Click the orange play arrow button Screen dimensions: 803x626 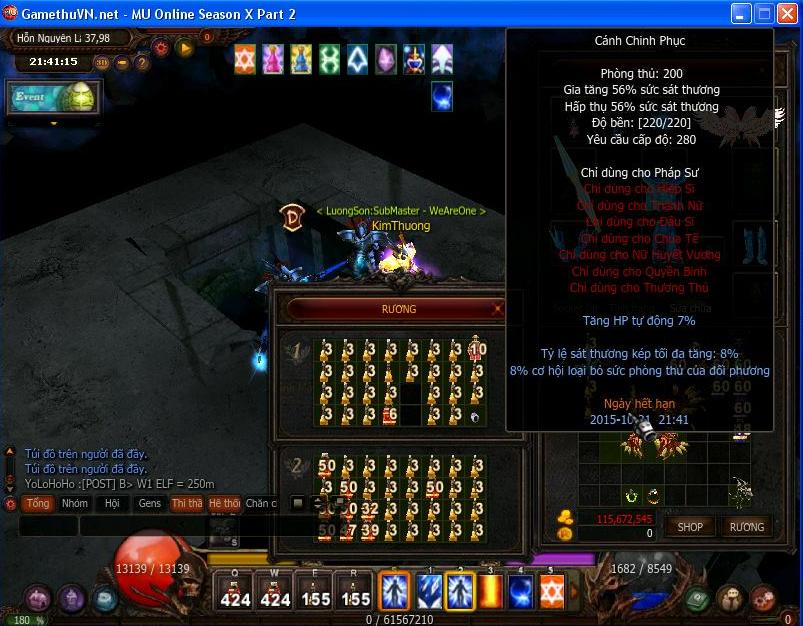pyautogui.click(x=184, y=46)
